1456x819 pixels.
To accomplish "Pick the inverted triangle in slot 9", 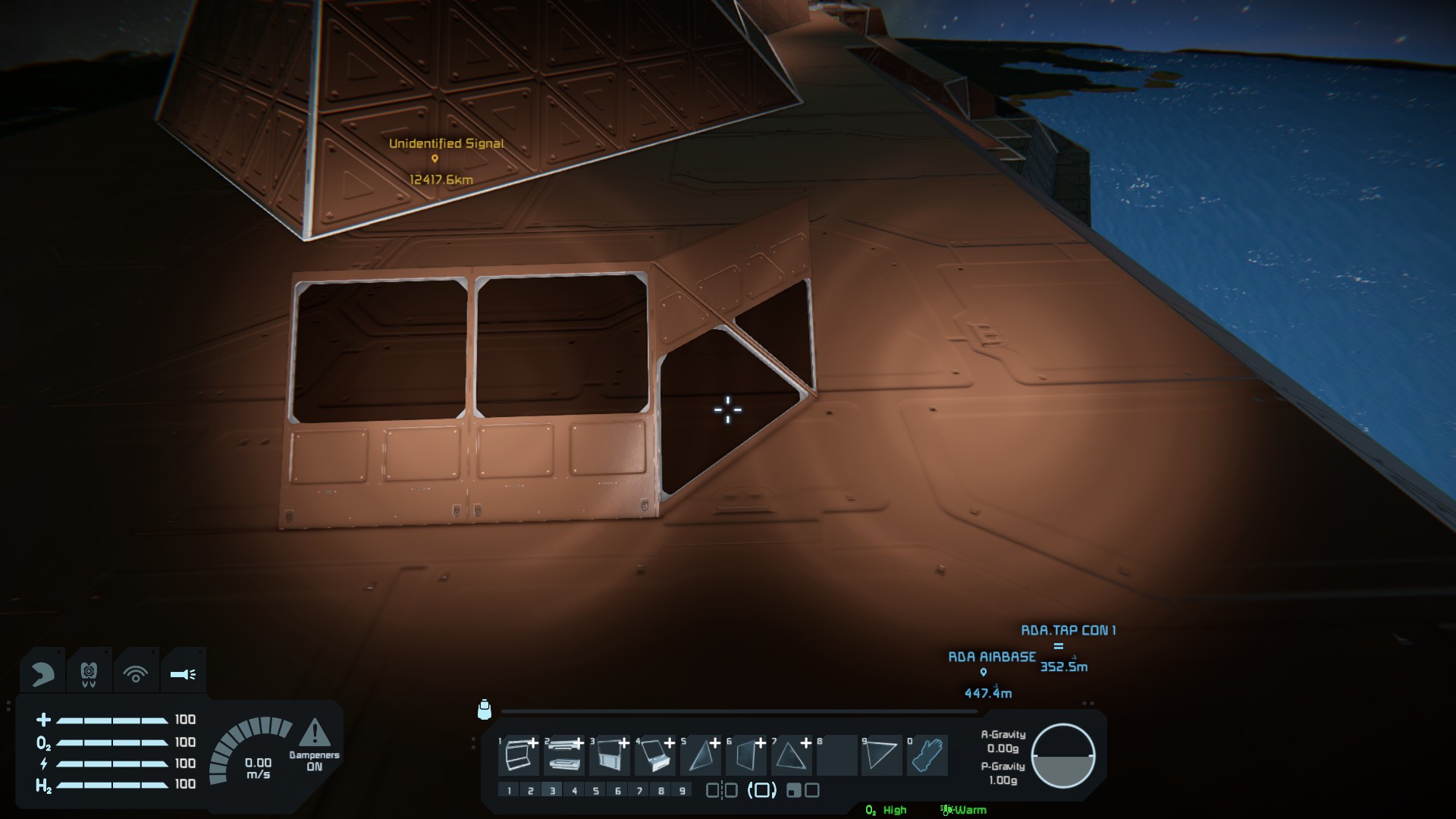I will pos(881,755).
